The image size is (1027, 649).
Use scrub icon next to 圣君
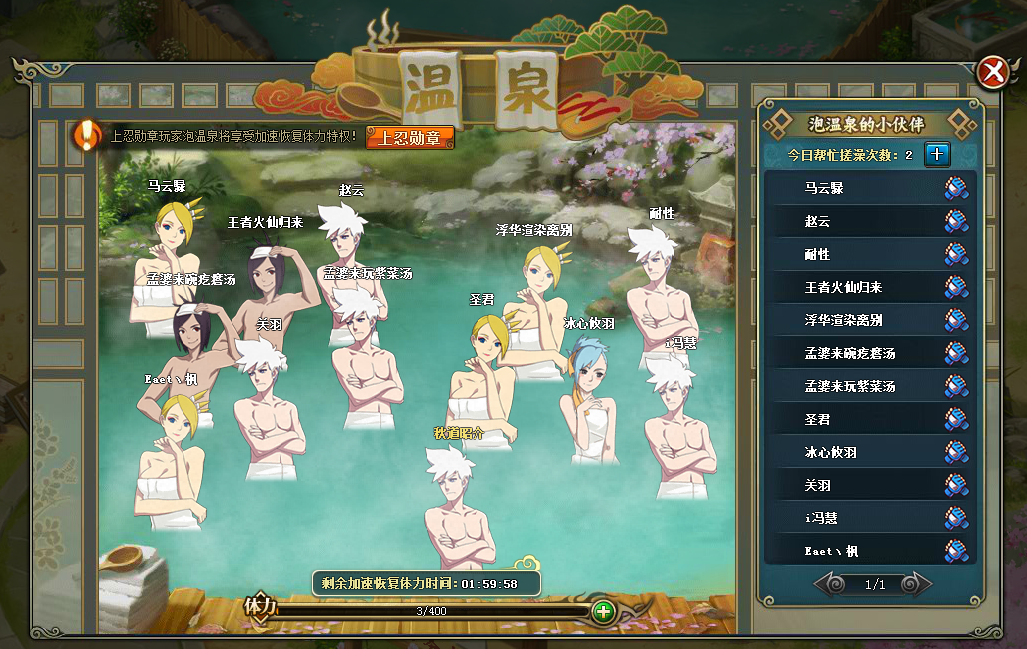[956, 419]
